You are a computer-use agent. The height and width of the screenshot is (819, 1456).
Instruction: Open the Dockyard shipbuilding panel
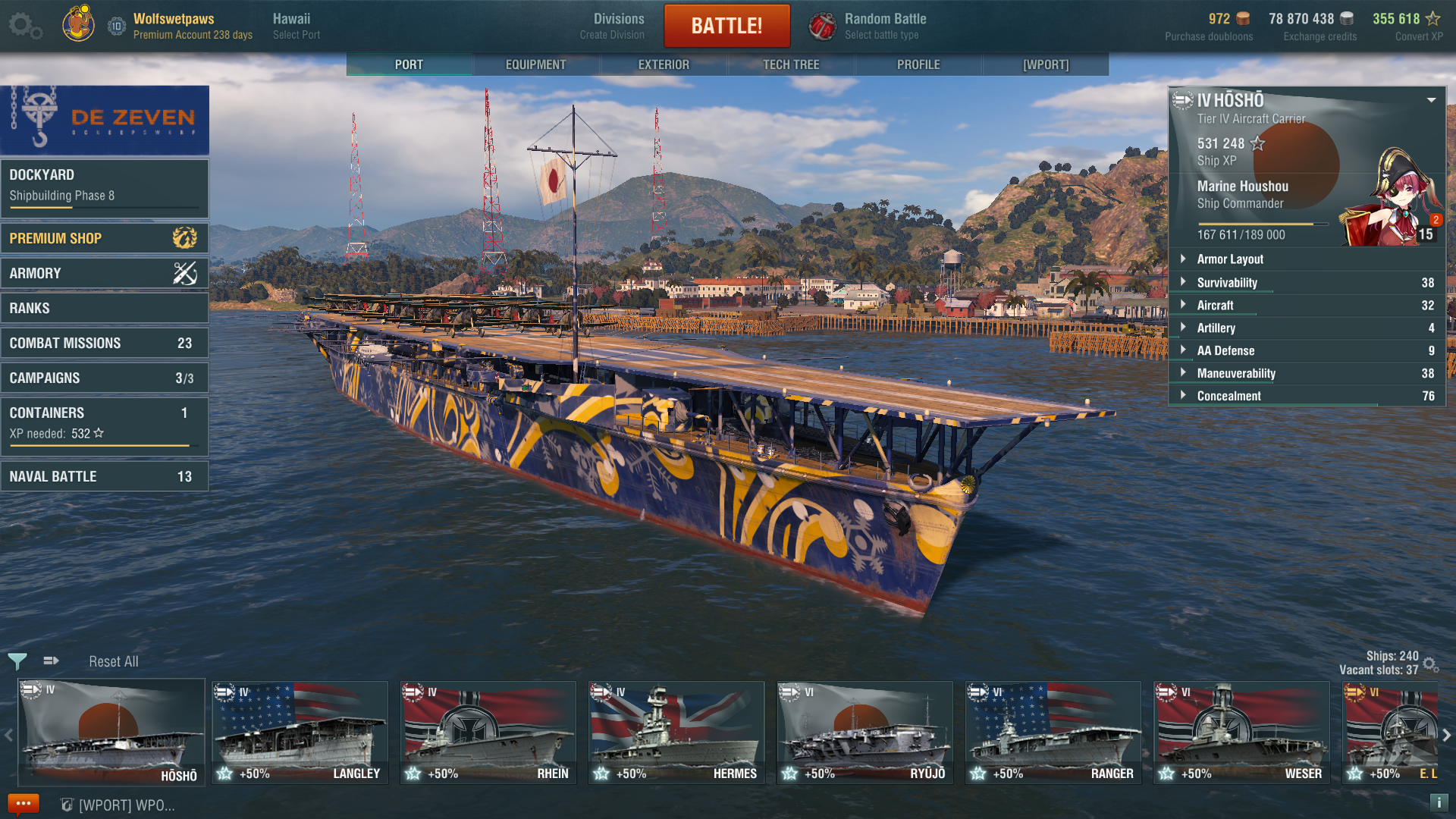[105, 186]
